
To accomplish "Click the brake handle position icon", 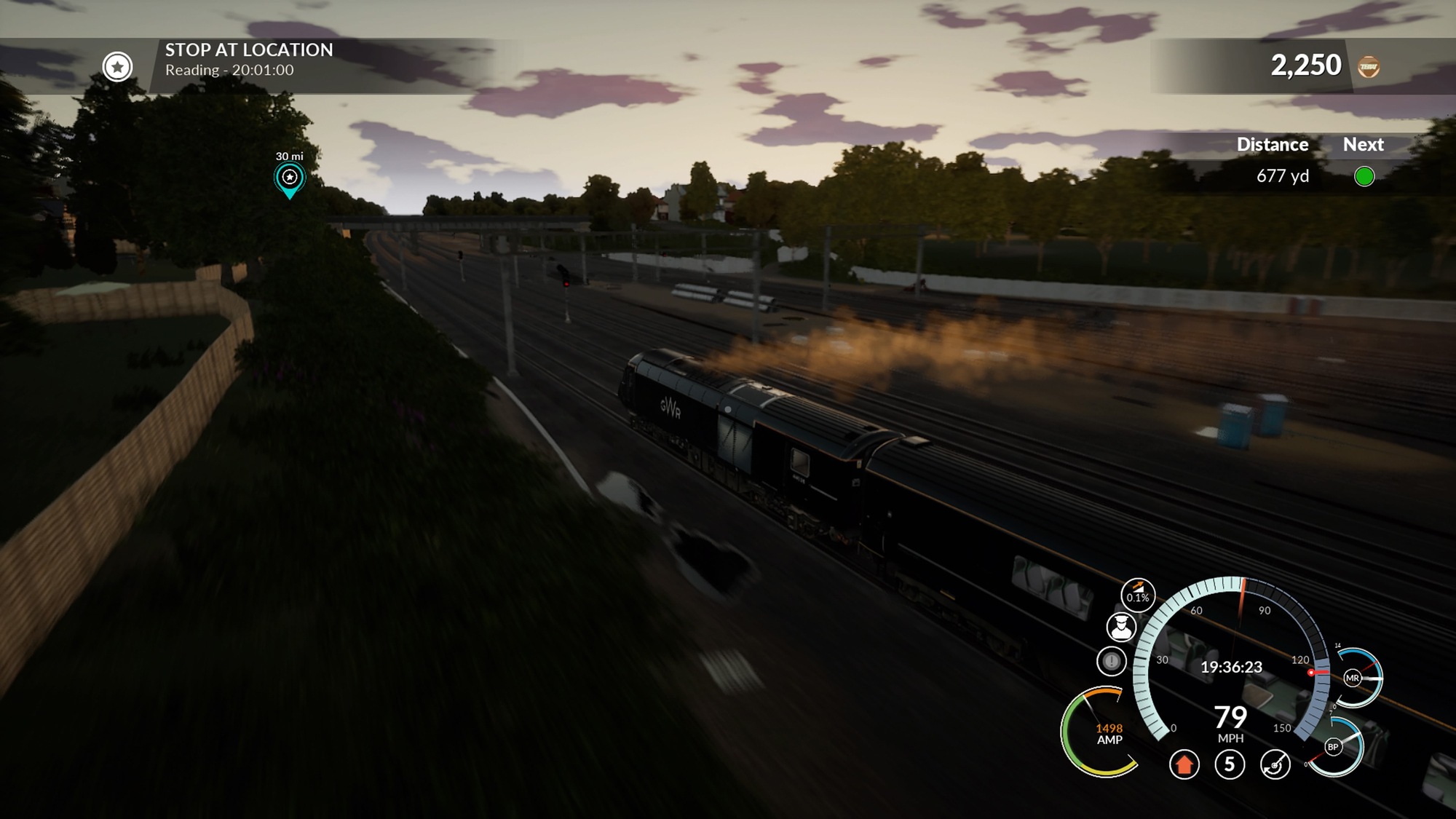I will click(1275, 764).
